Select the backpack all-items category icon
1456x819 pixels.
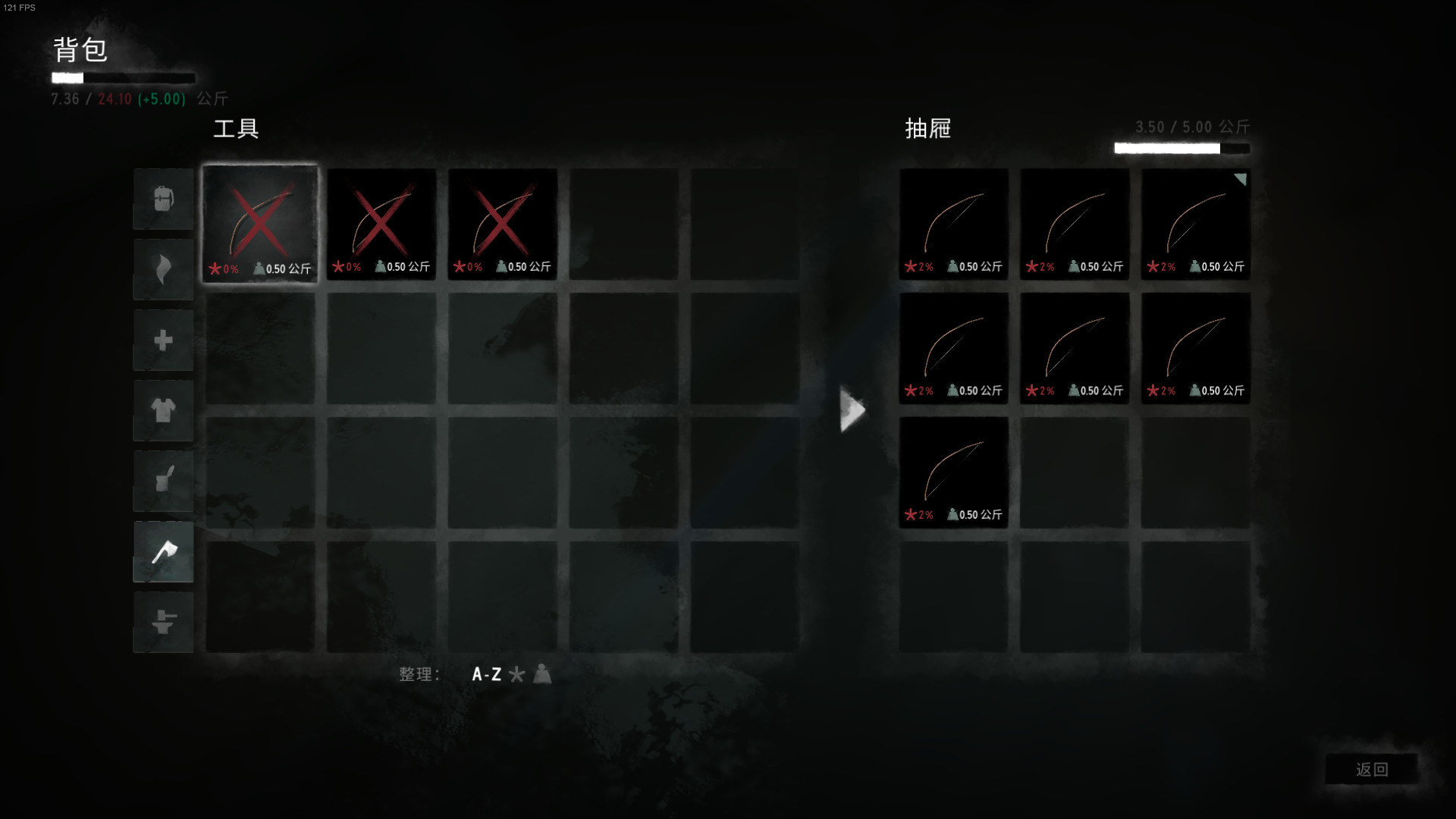tap(162, 199)
